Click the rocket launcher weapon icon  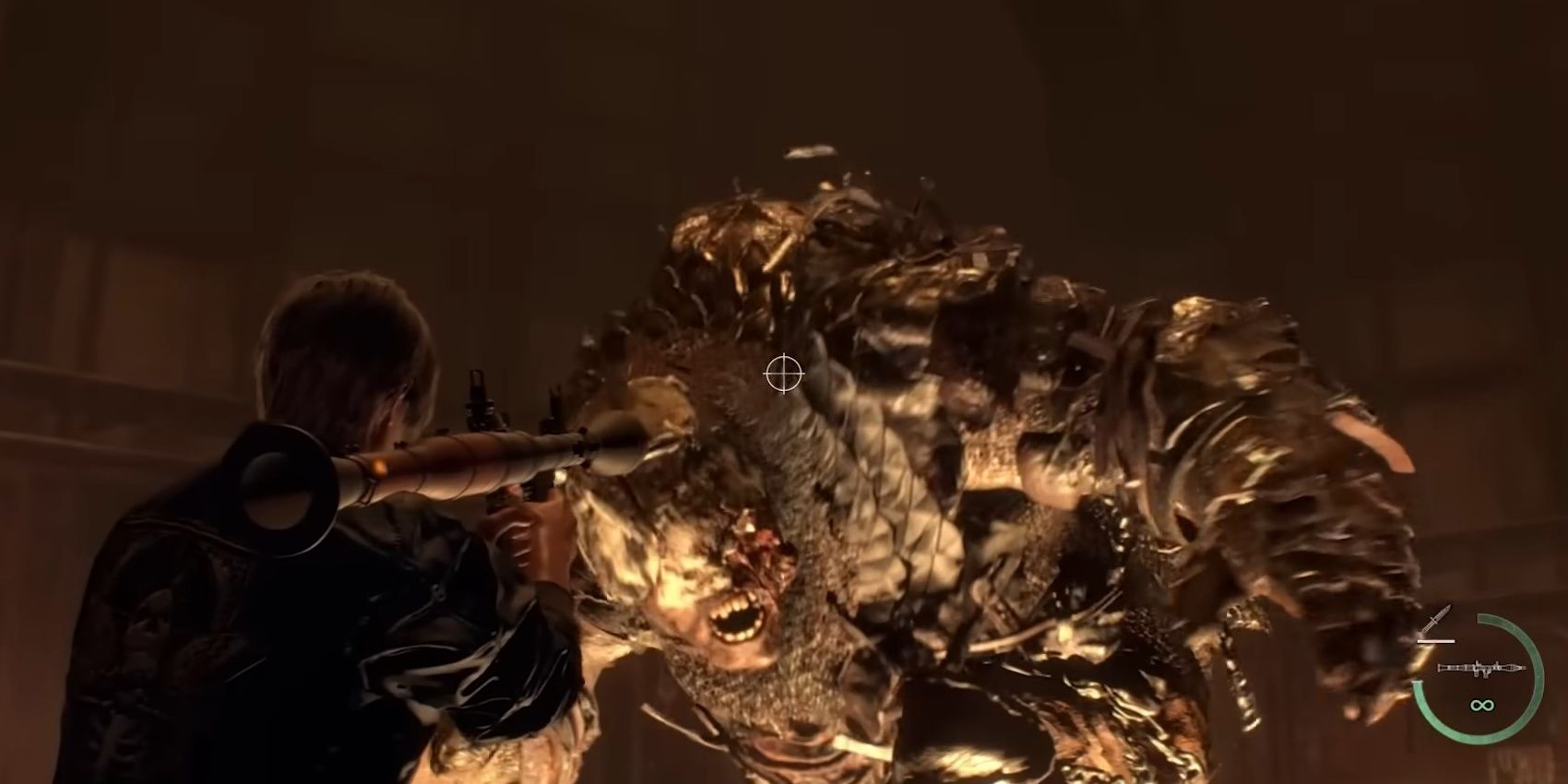[x=1482, y=669]
